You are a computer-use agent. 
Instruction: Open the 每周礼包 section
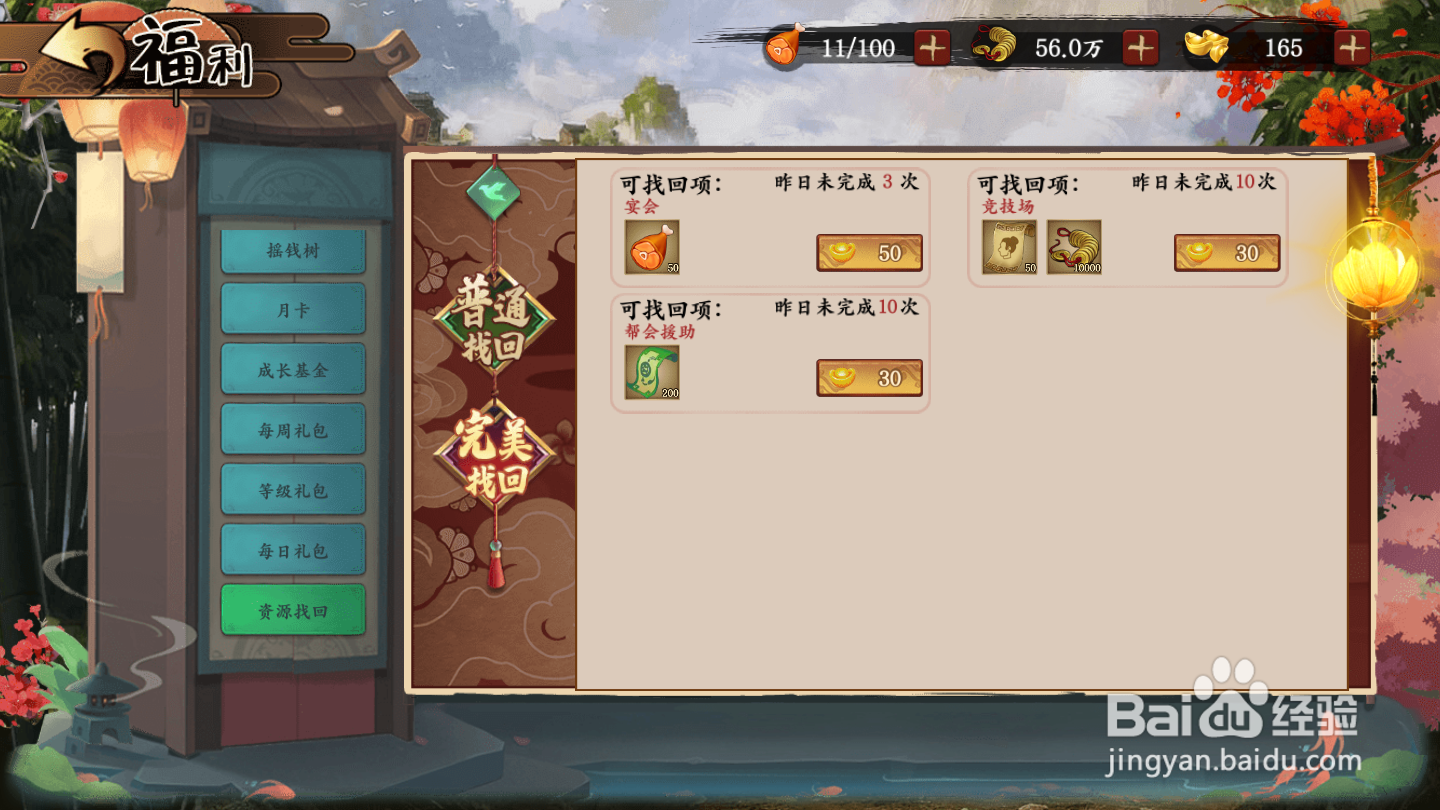tap(292, 429)
